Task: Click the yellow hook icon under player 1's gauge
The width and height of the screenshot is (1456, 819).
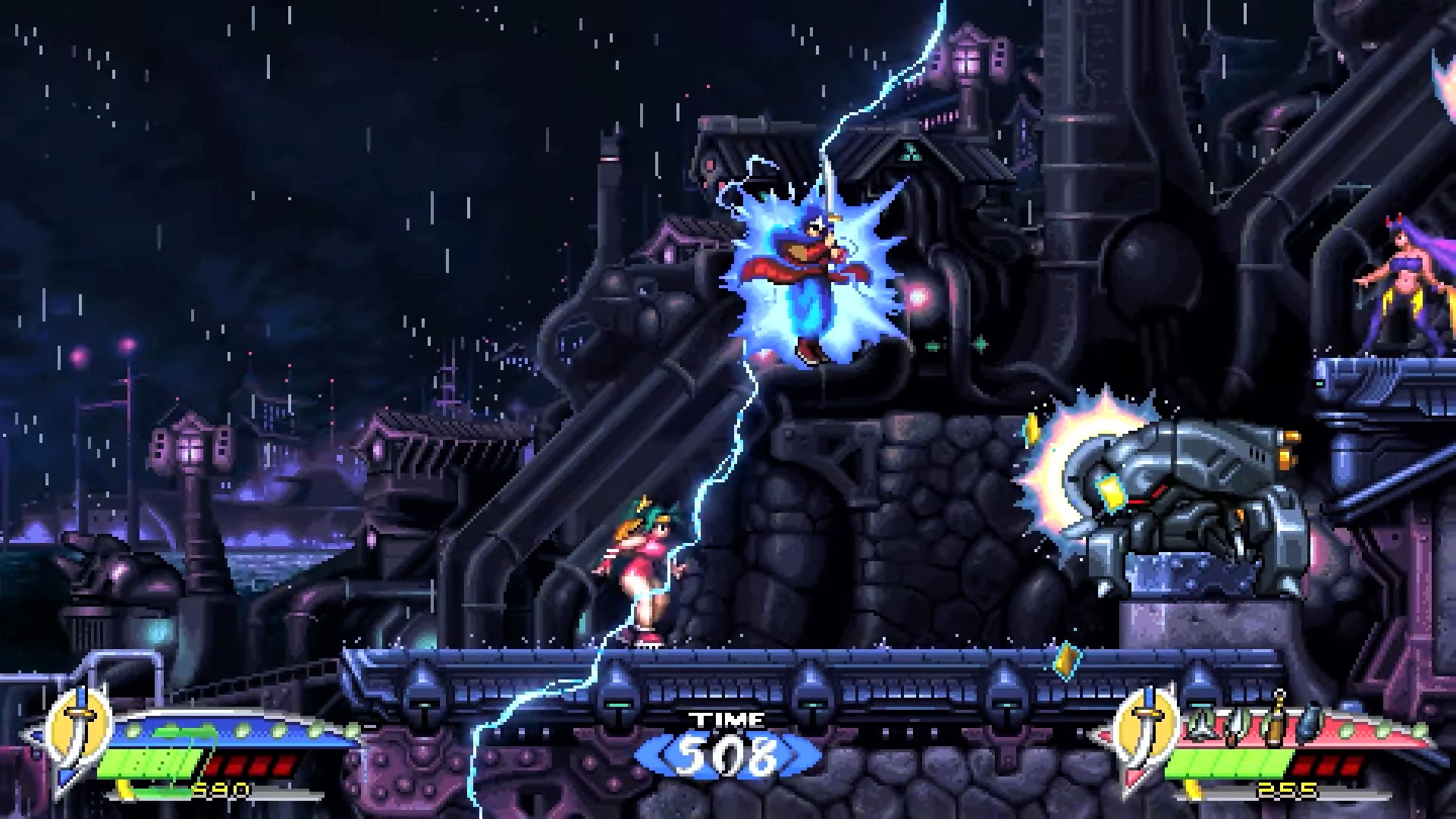Action: coord(127,789)
